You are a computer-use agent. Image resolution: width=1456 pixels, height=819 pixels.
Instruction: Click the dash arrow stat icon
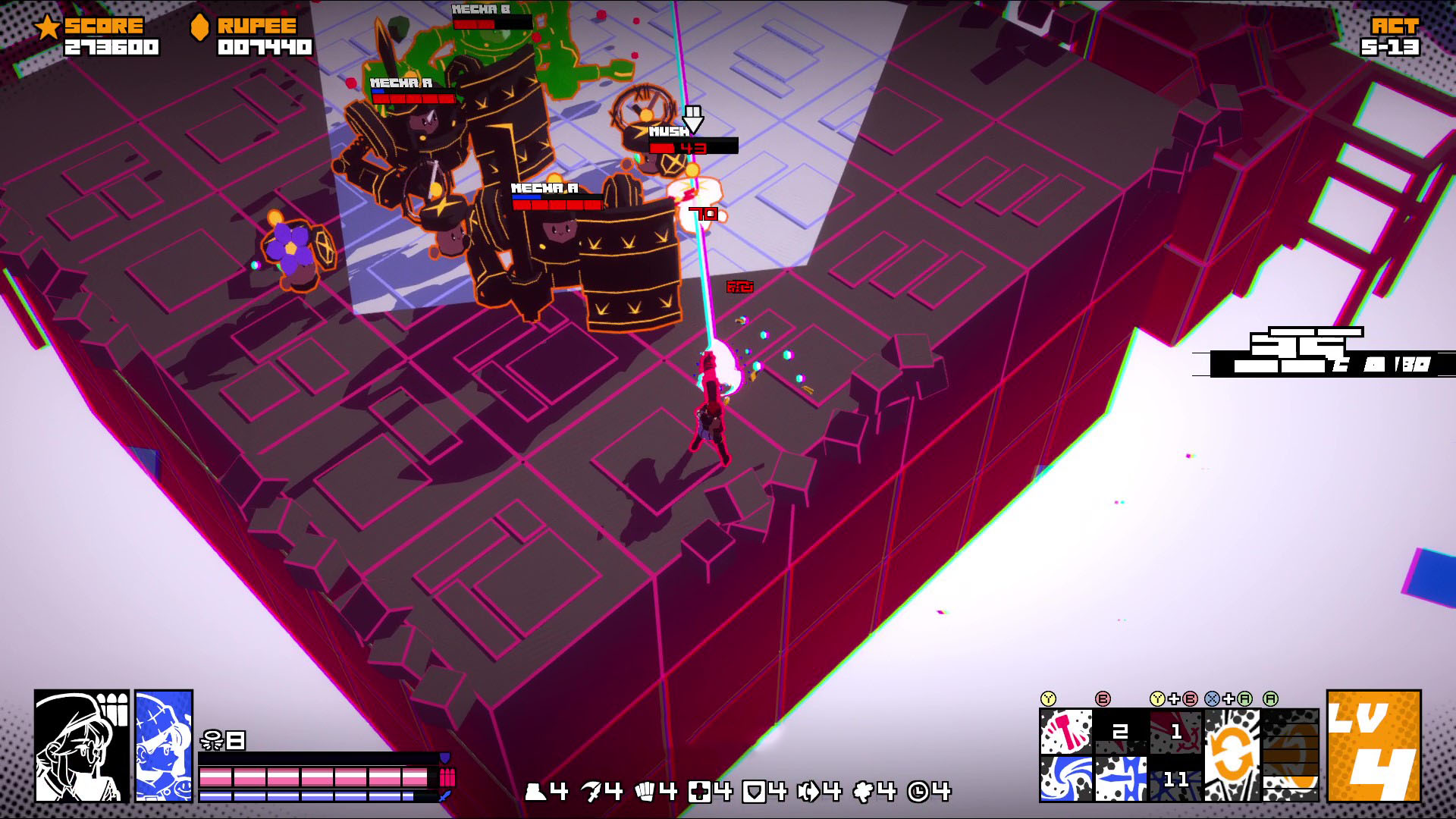(x=809, y=792)
